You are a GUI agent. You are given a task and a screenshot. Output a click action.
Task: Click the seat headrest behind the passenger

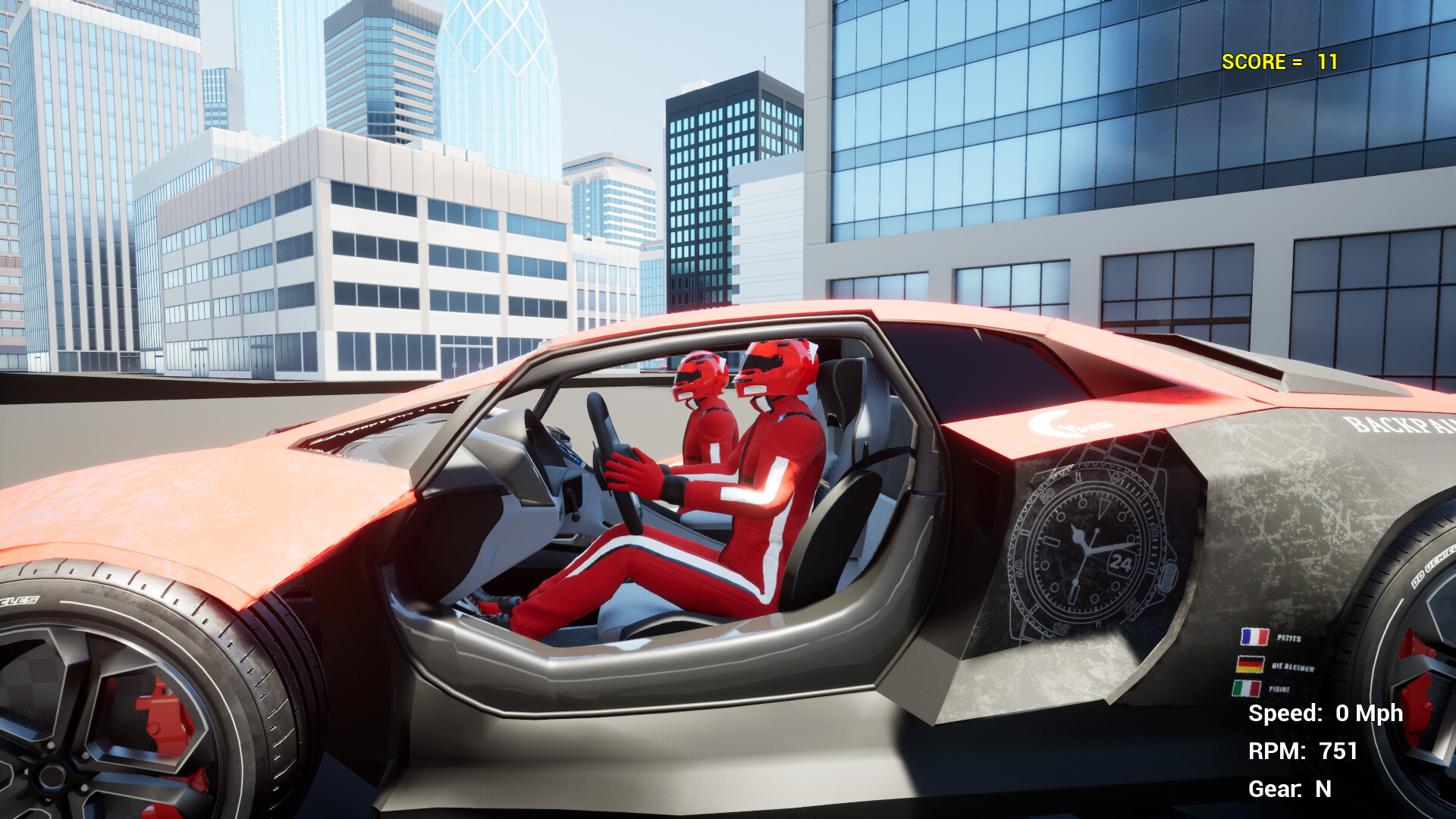point(842,387)
